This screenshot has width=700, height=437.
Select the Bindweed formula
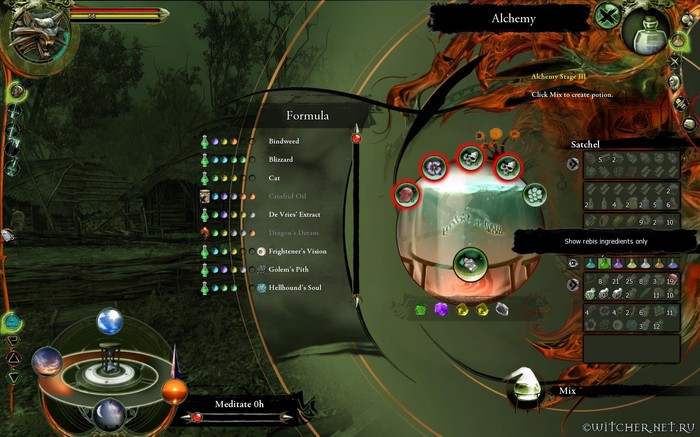(284, 141)
